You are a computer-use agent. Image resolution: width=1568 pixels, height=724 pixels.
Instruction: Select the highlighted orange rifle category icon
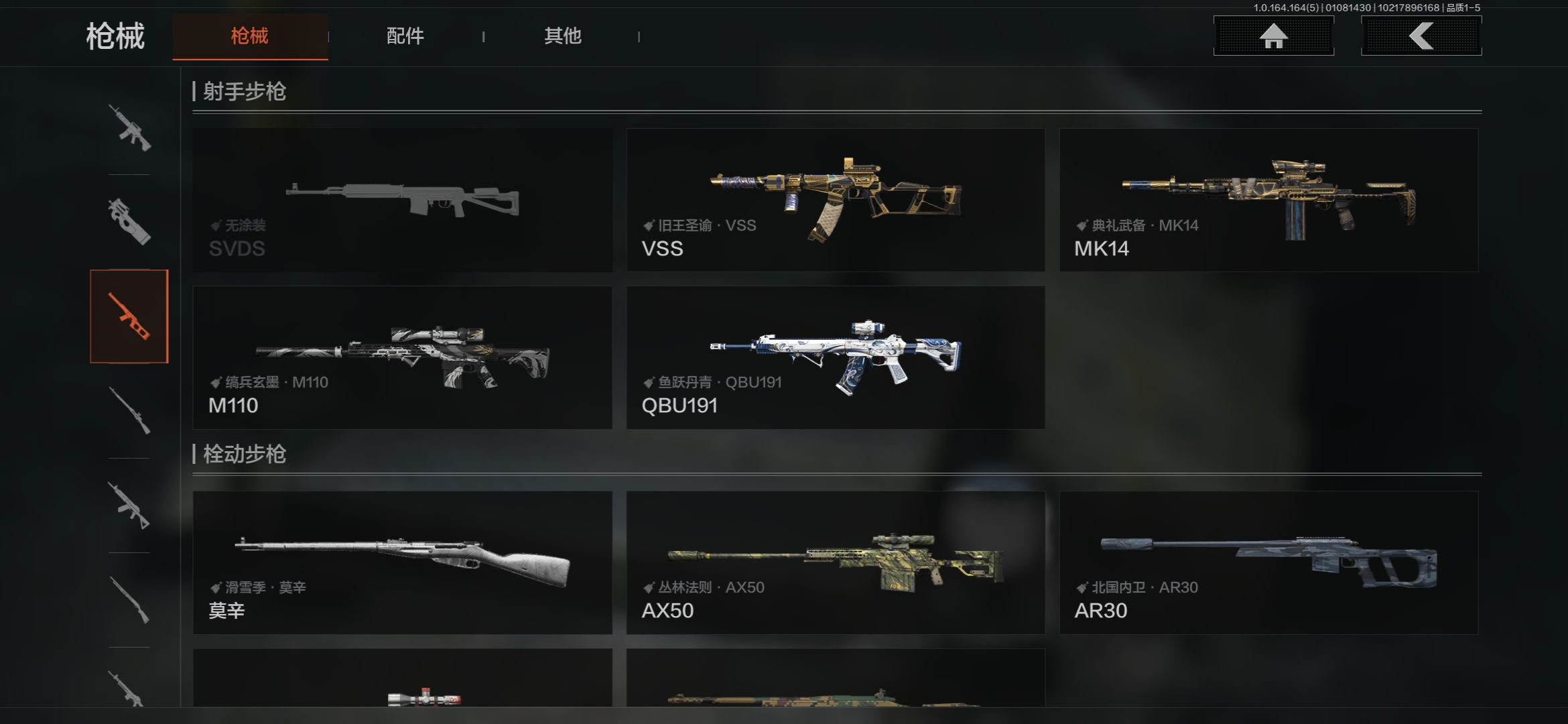tap(129, 316)
